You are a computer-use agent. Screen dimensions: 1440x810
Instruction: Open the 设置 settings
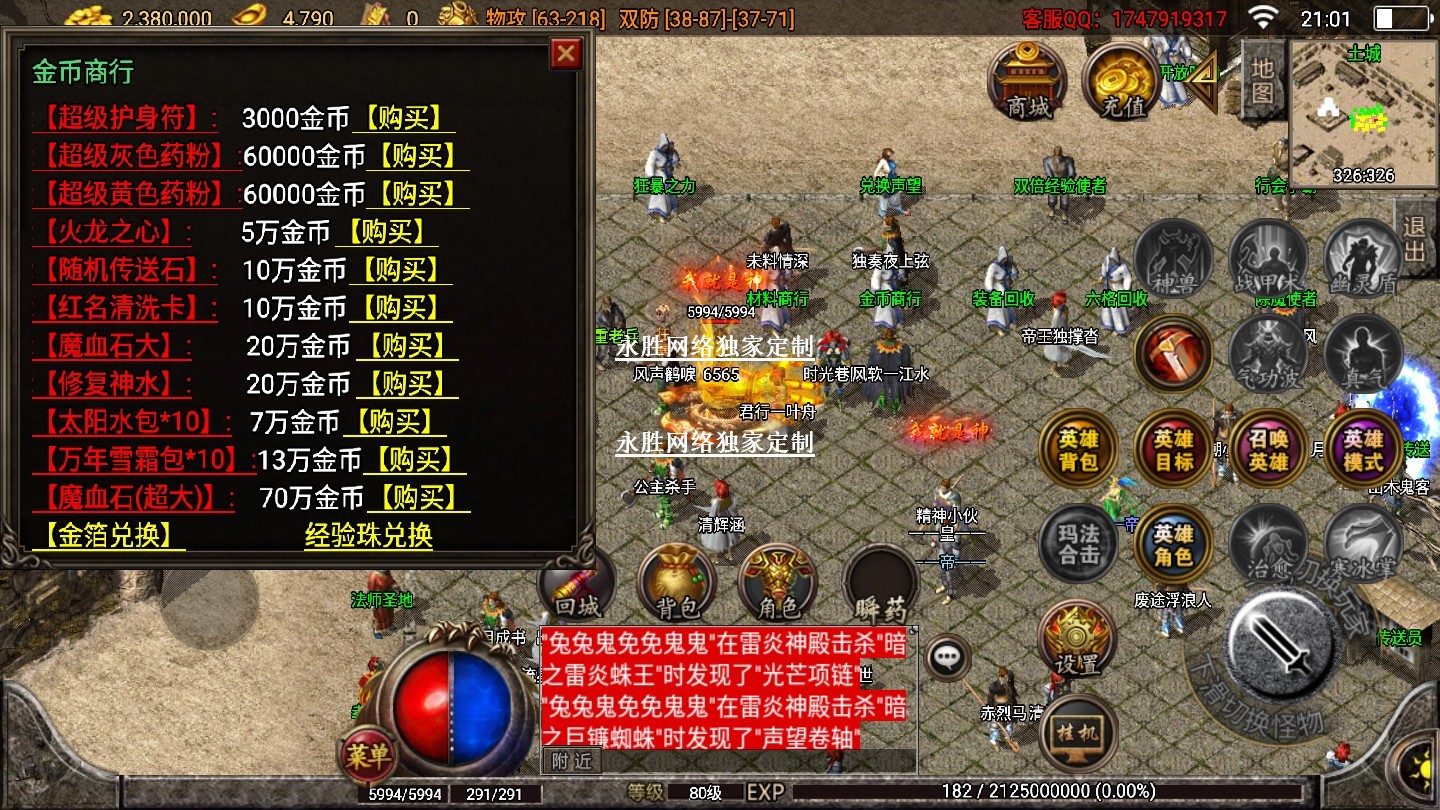pyautogui.click(x=1076, y=640)
